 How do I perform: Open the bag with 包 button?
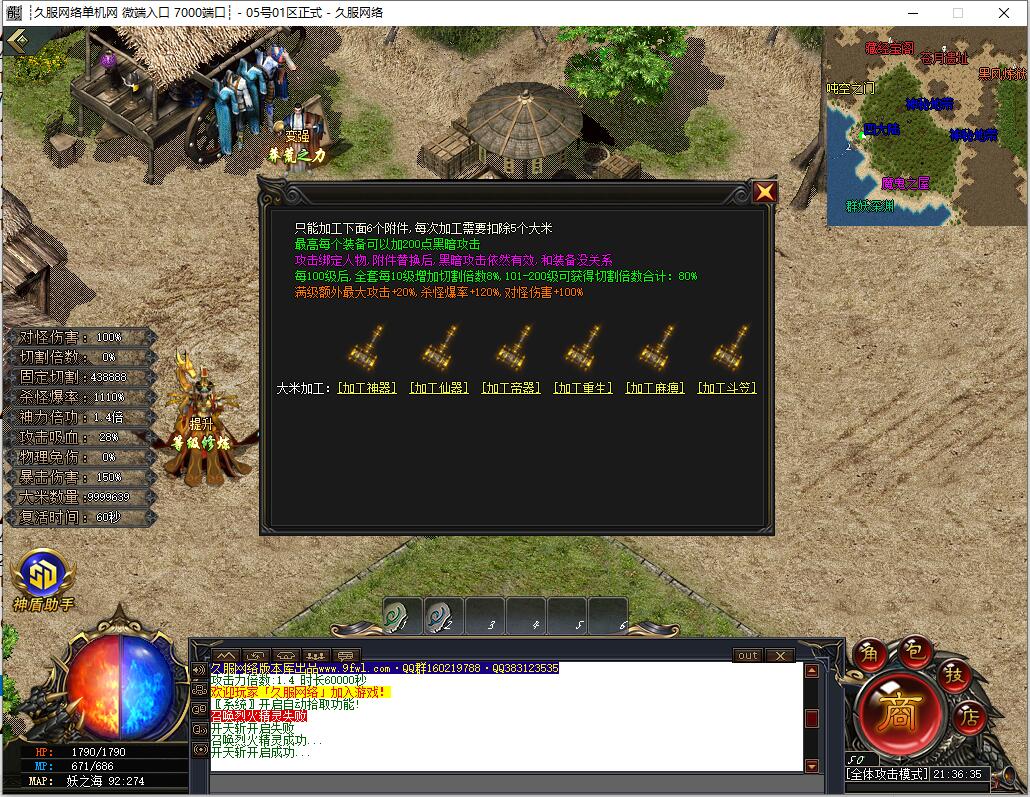coord(913,650)
